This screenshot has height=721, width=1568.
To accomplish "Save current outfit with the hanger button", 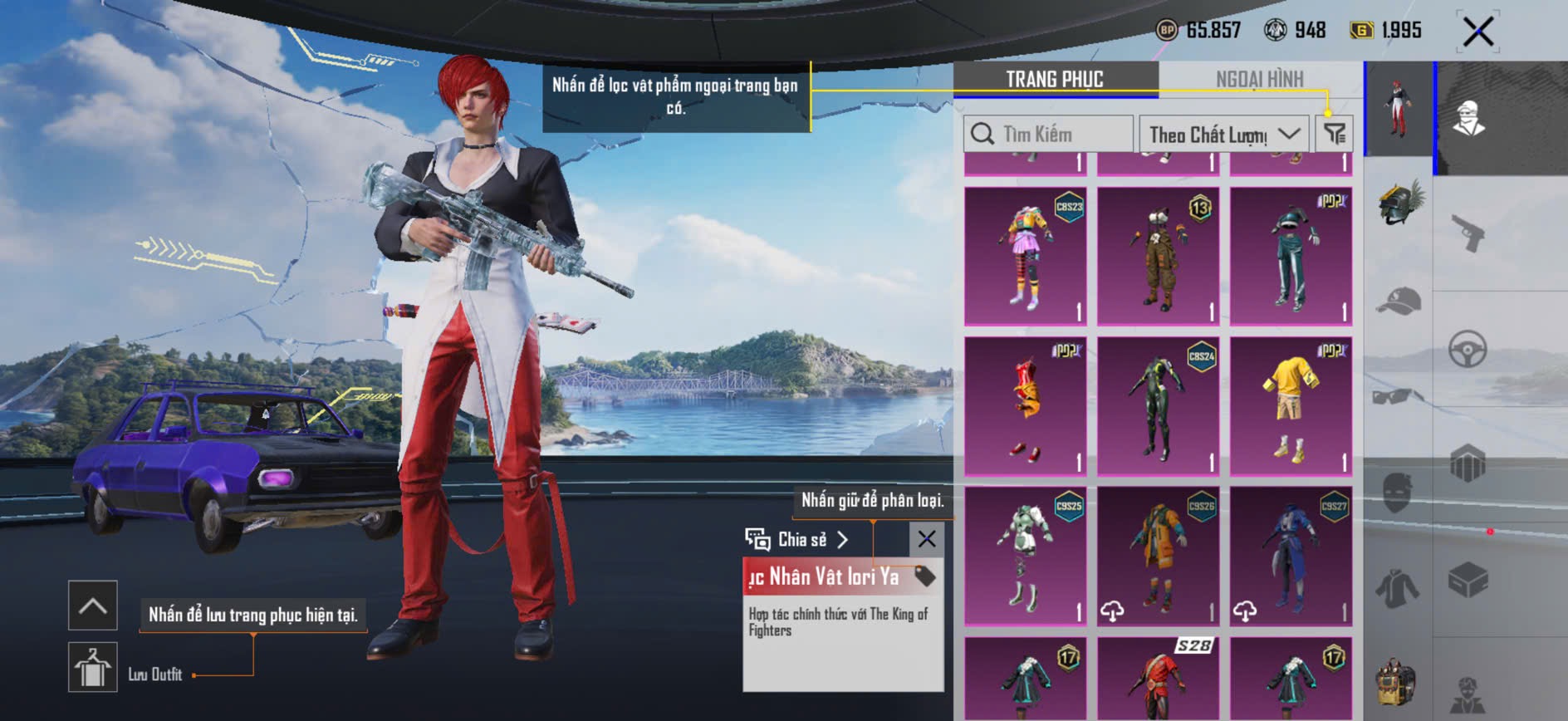I will pyautogui.click(x=92, y=667).
